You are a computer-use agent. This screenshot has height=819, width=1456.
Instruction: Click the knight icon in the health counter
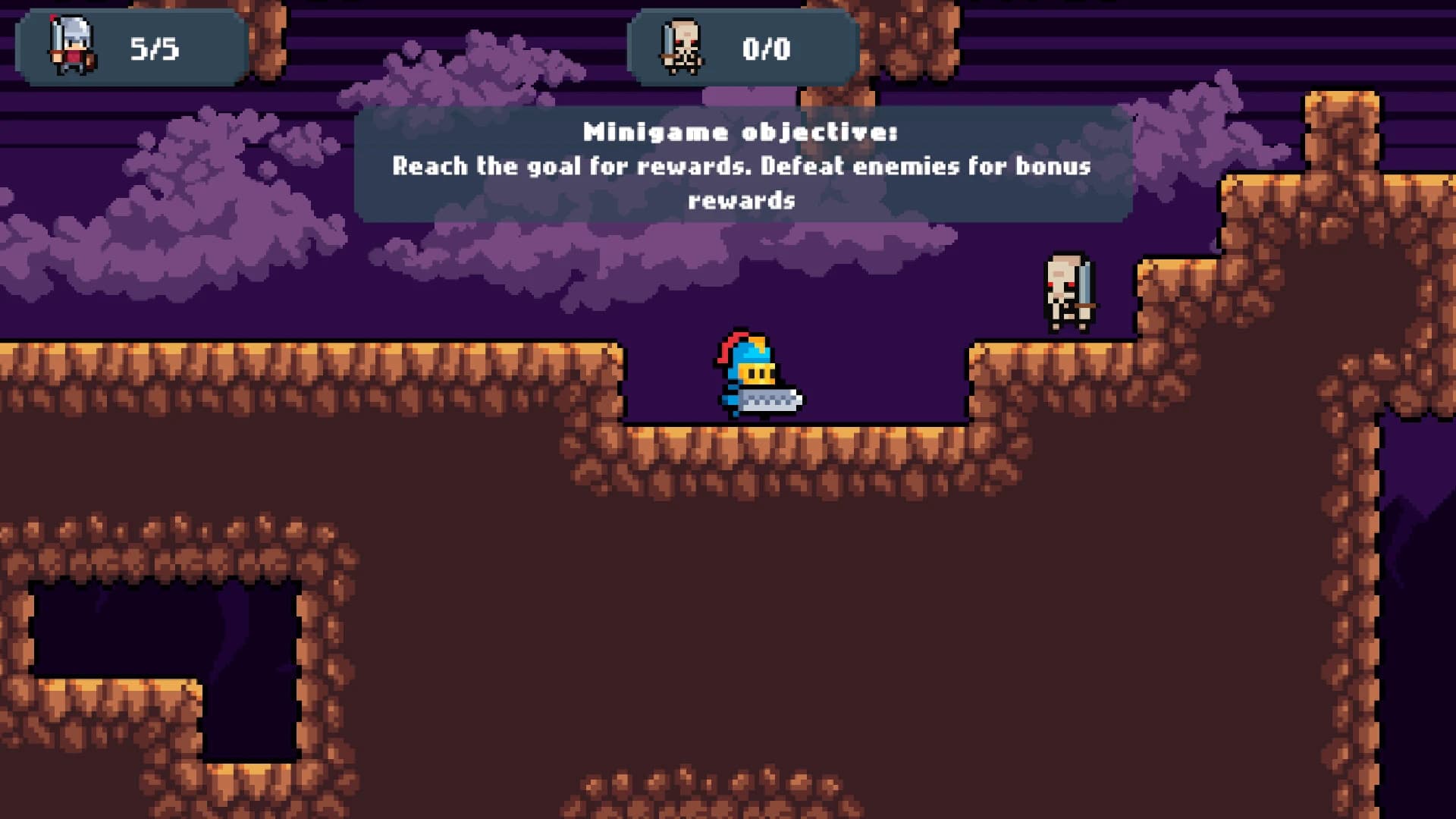(x=72, y=42)
